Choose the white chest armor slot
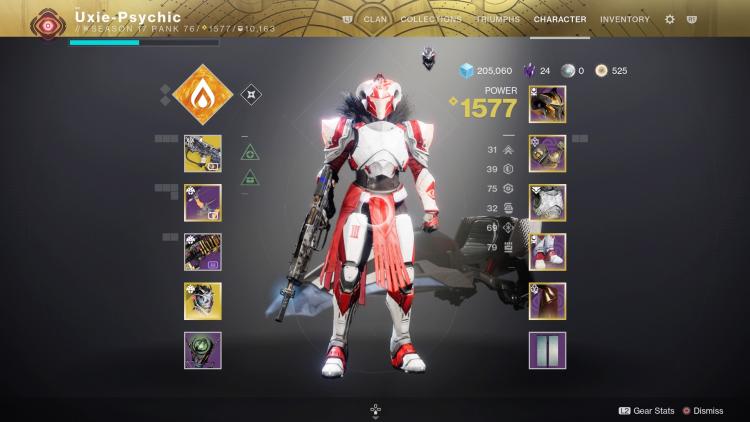This screenshot has height=422, width=750. 547,202
